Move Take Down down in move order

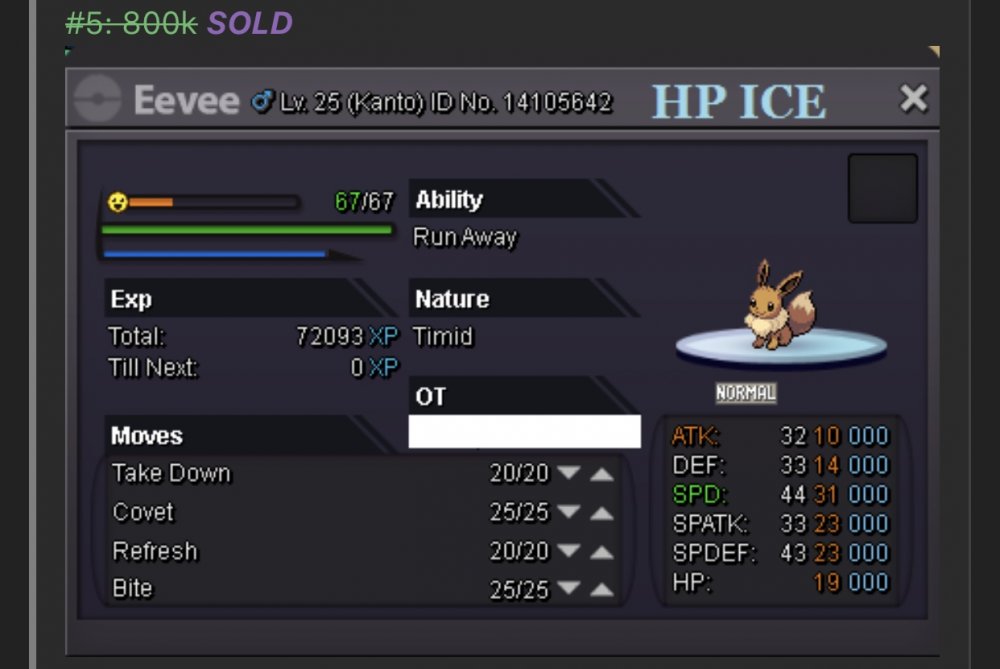point(569,474)
